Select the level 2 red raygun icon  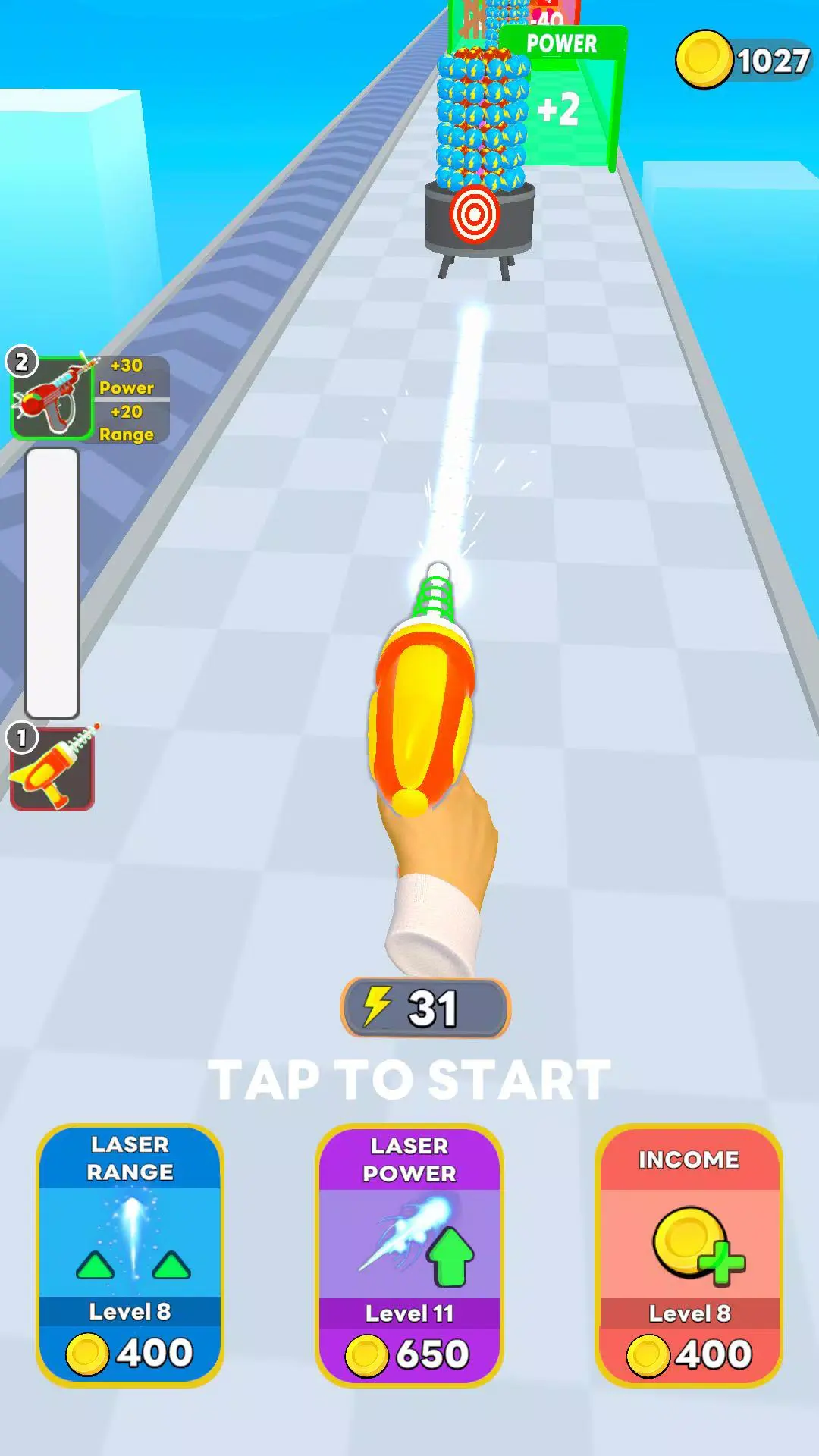click(x=52, y=397)
